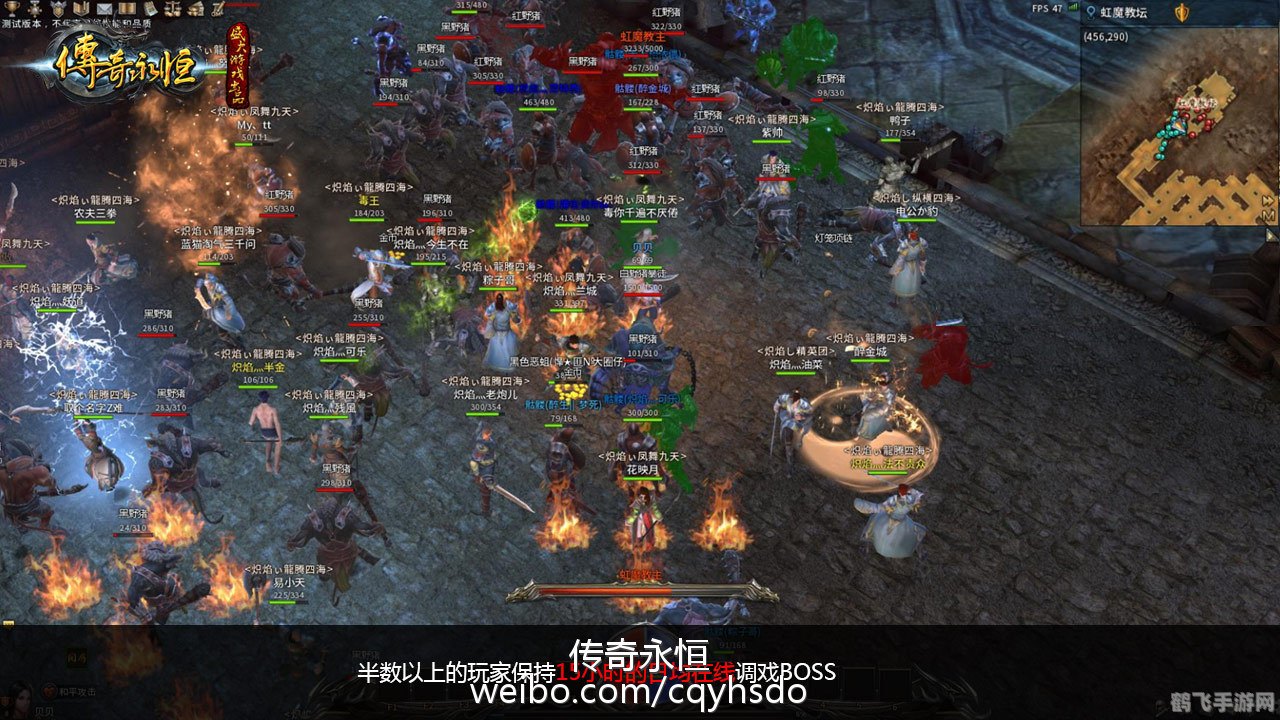Open the trade scales icon in top toolbar
1280x720 pixels.
coord(172,8)
